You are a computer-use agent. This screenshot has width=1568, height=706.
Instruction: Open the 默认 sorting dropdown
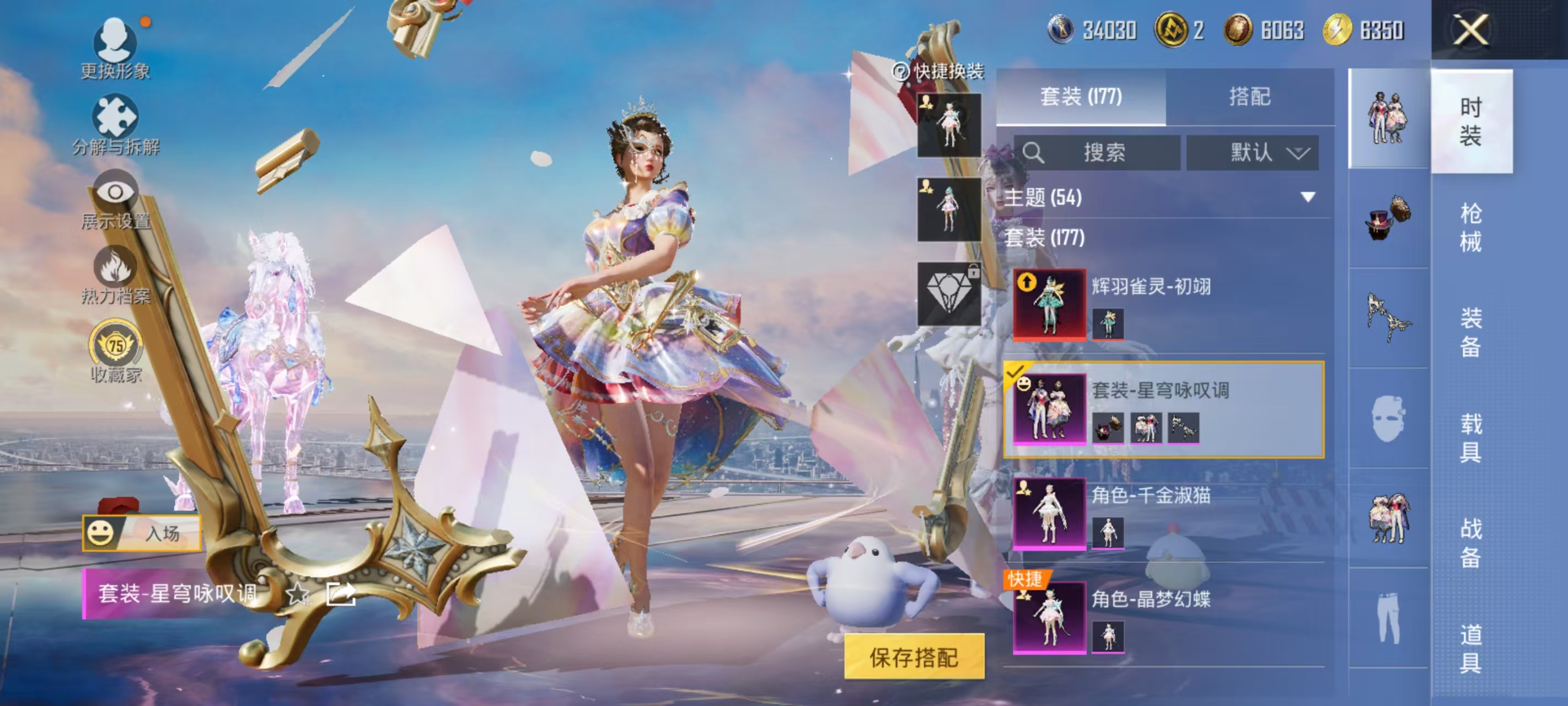(1253, 153)
